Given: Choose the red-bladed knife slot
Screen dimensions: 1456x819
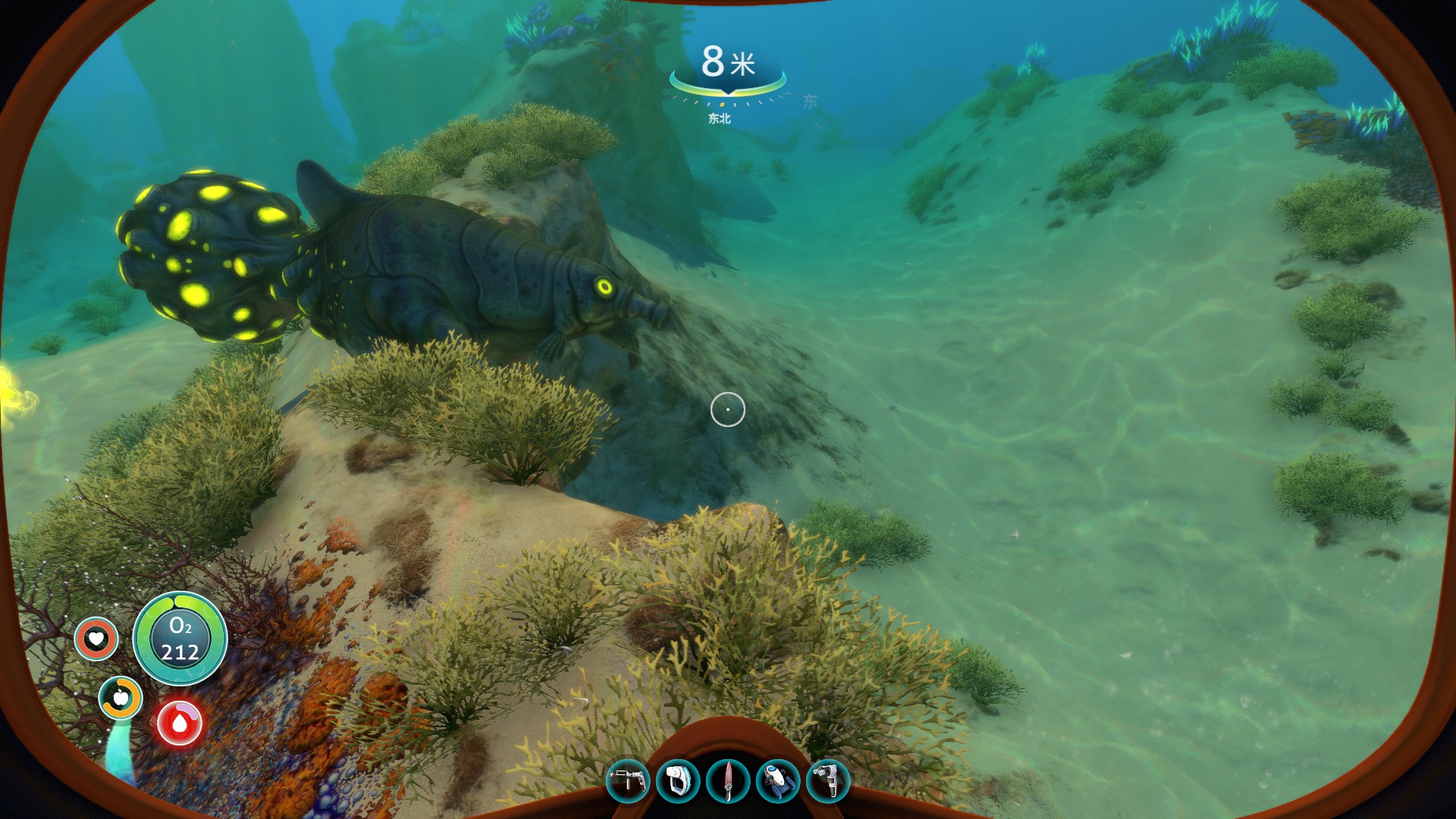Looking at the screenshot, I should pos(728,781).
